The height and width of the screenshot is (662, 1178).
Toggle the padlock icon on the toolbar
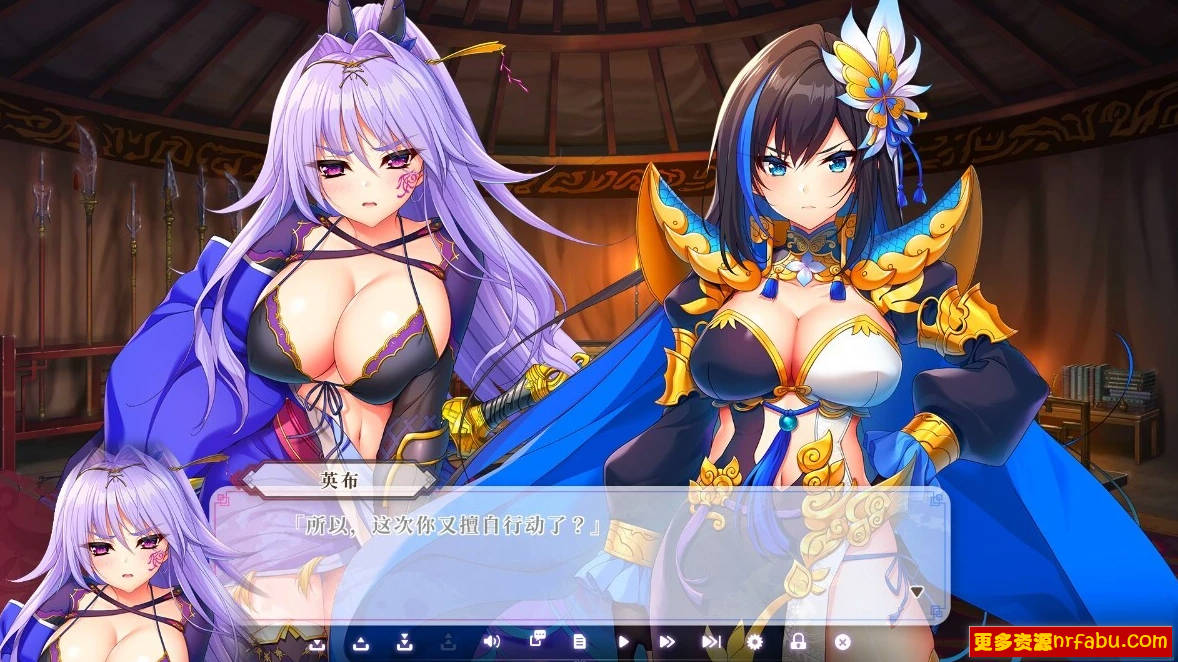[x=798, y=642]
